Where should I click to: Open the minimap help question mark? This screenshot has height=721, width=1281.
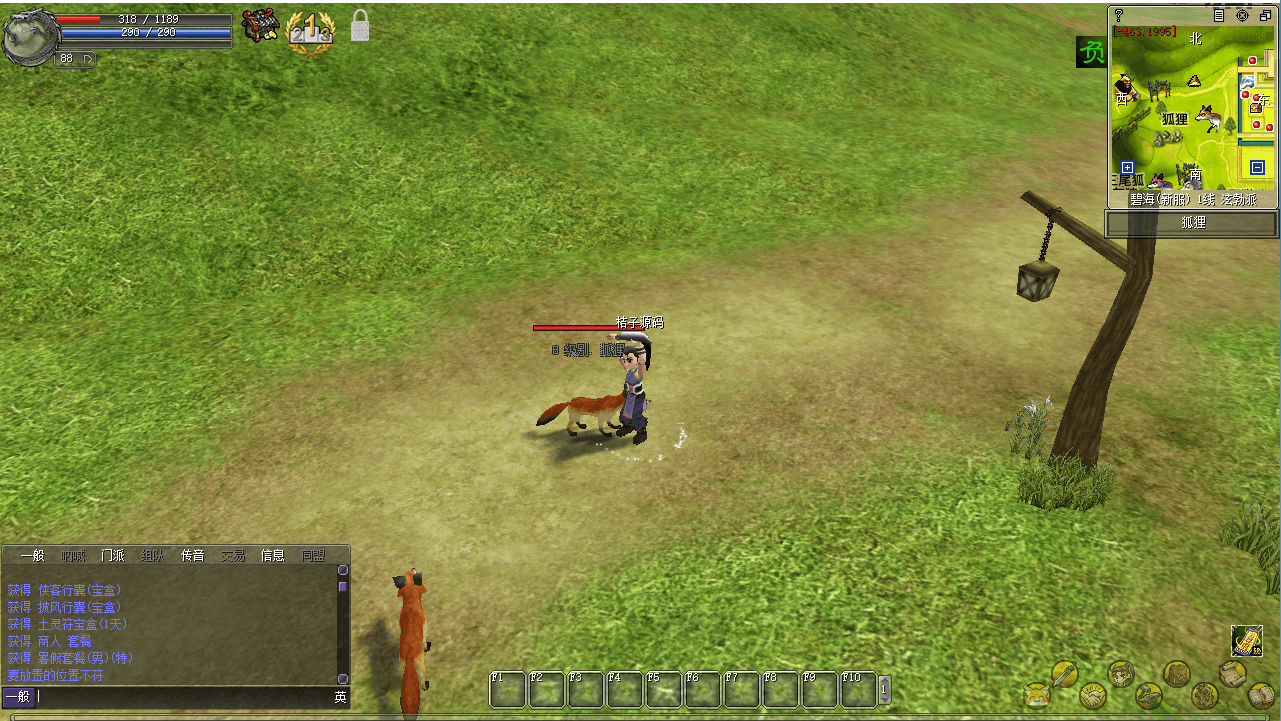tap(1119, 15)
